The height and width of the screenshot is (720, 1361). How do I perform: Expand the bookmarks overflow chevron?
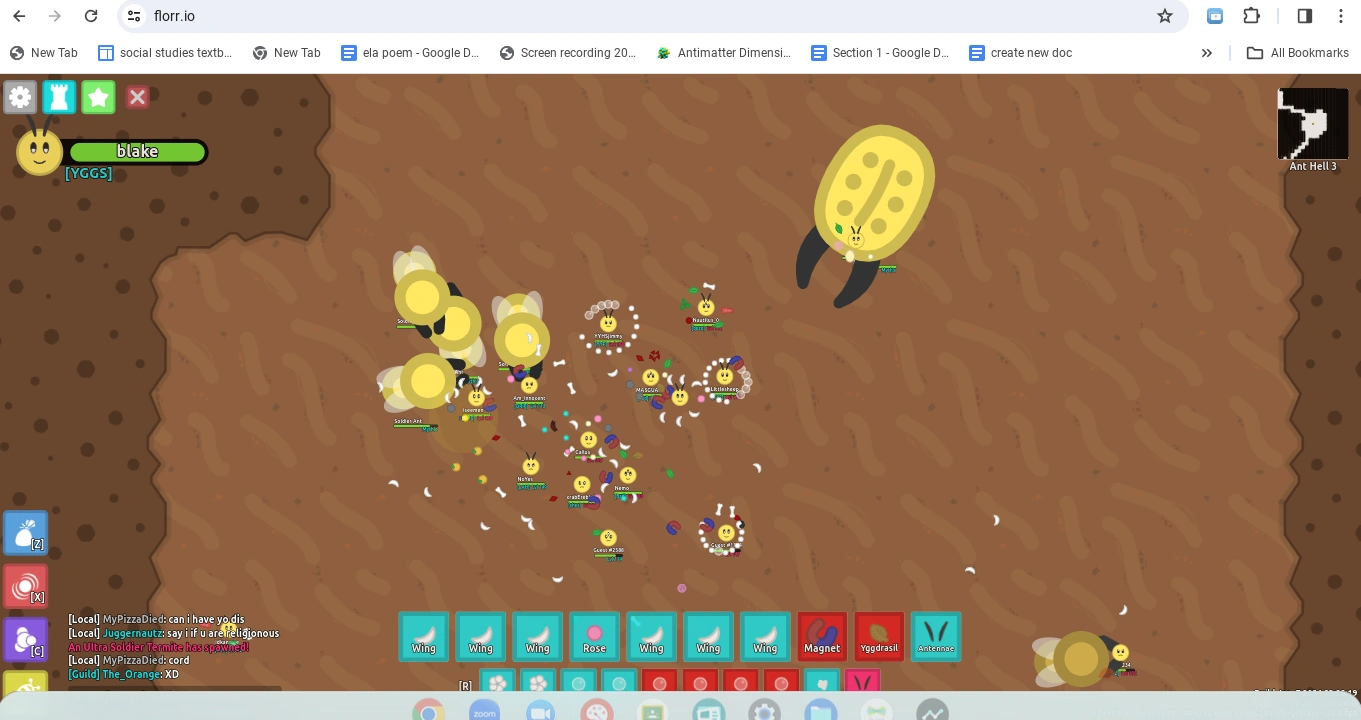[1207, 53]
